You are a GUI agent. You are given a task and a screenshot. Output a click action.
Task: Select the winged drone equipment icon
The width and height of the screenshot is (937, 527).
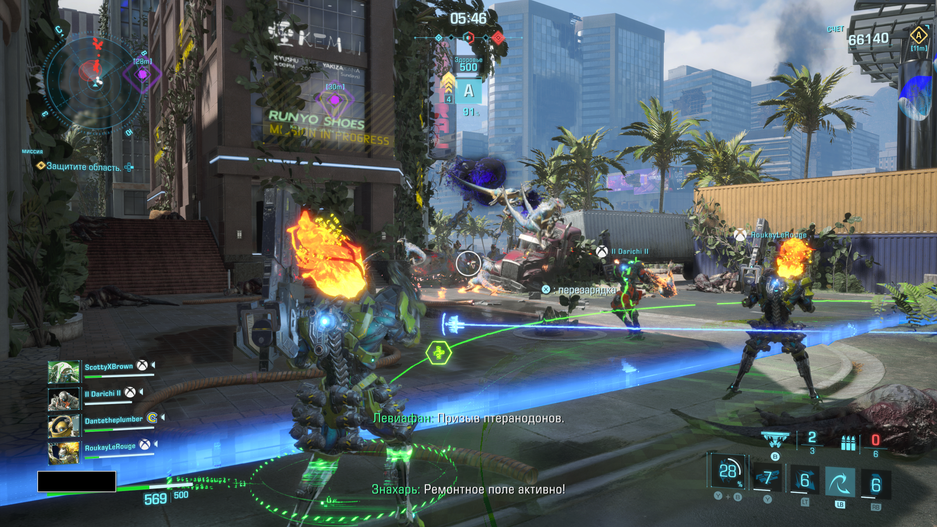(775, 440)
